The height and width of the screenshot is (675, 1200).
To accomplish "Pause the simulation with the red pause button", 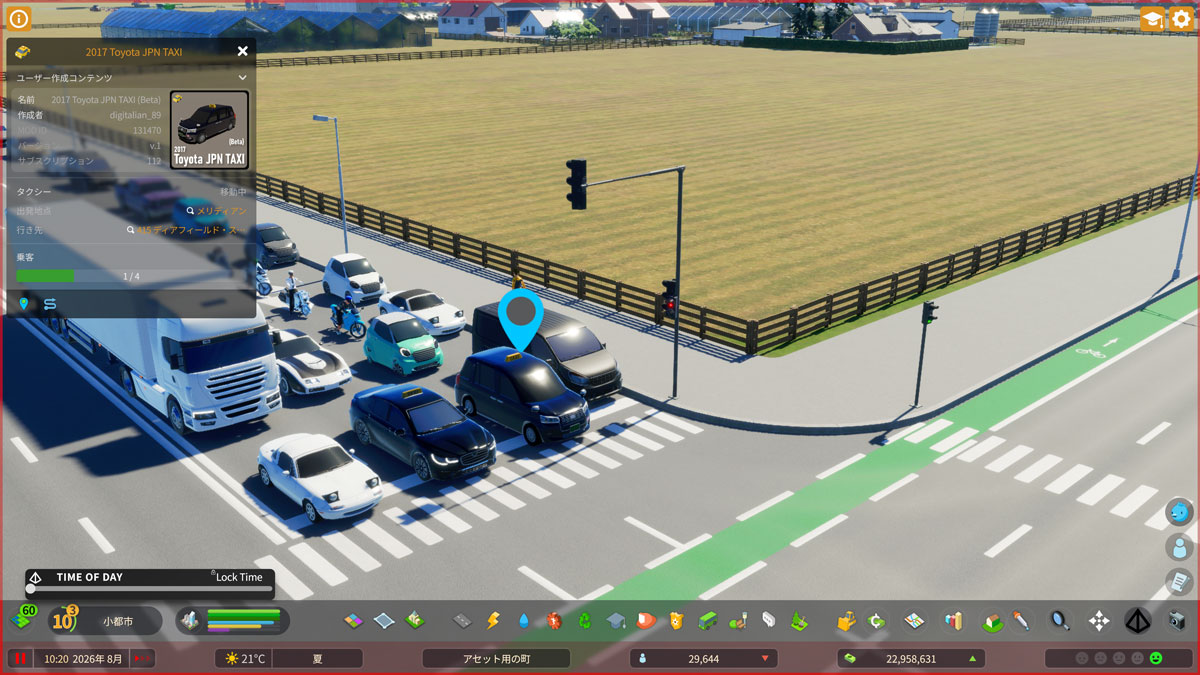I will 19,658.
